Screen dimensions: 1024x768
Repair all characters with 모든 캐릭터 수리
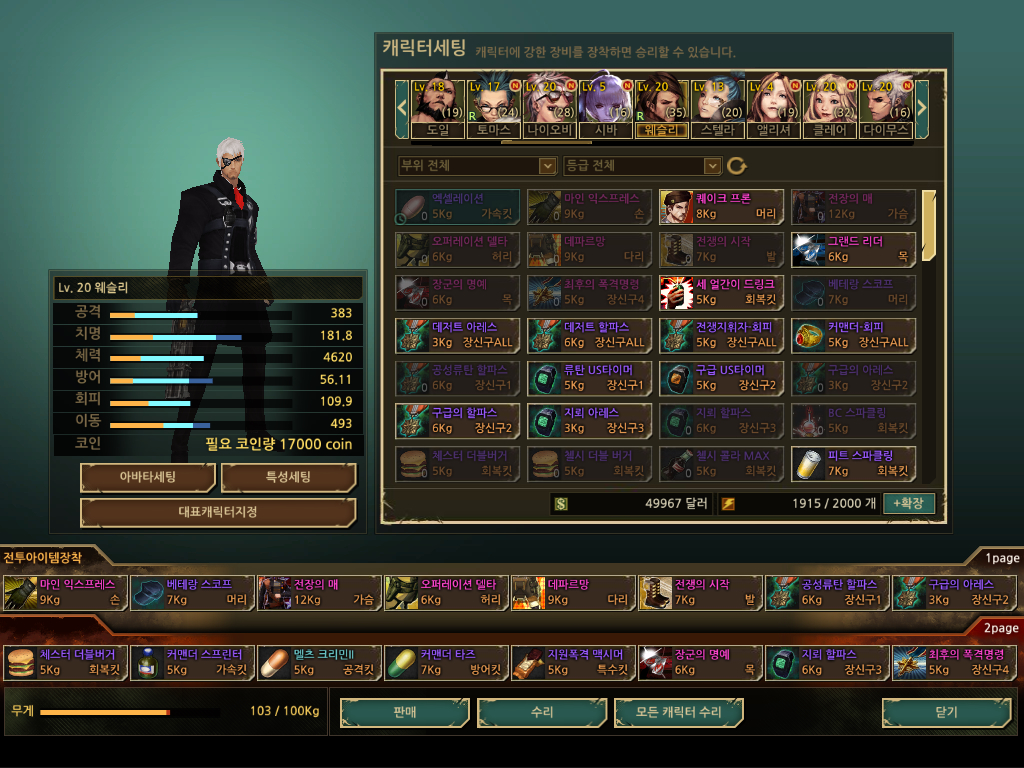tap(679, 713)
